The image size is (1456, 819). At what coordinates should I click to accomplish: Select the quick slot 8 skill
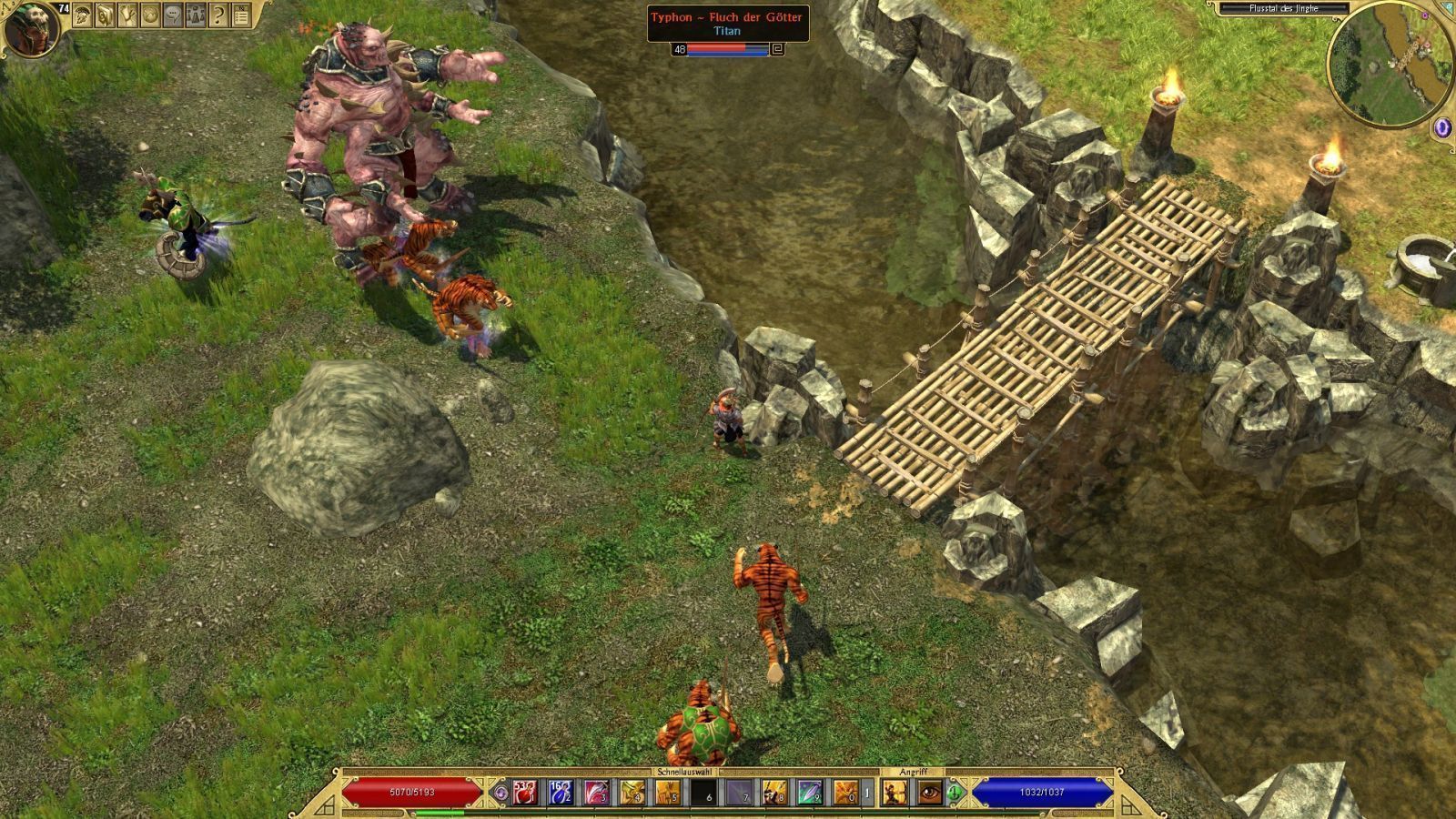775,793
